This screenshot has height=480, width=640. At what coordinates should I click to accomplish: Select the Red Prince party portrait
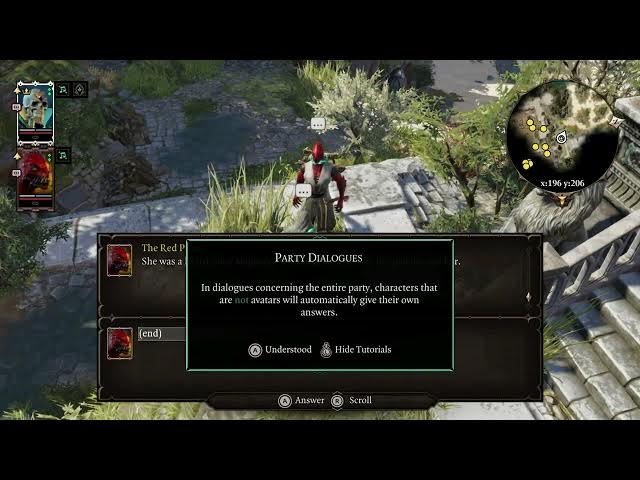(35, 178)
